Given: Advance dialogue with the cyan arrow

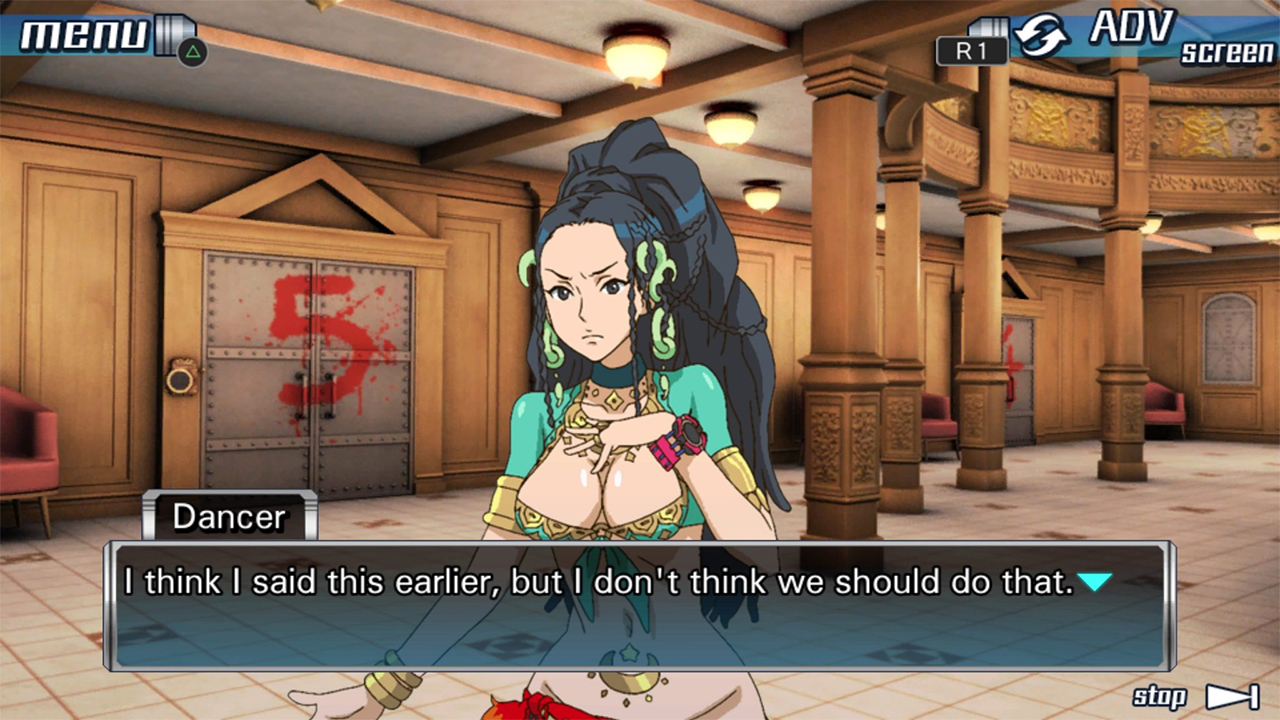Looking at the screenshot, I should [1095, 581].
